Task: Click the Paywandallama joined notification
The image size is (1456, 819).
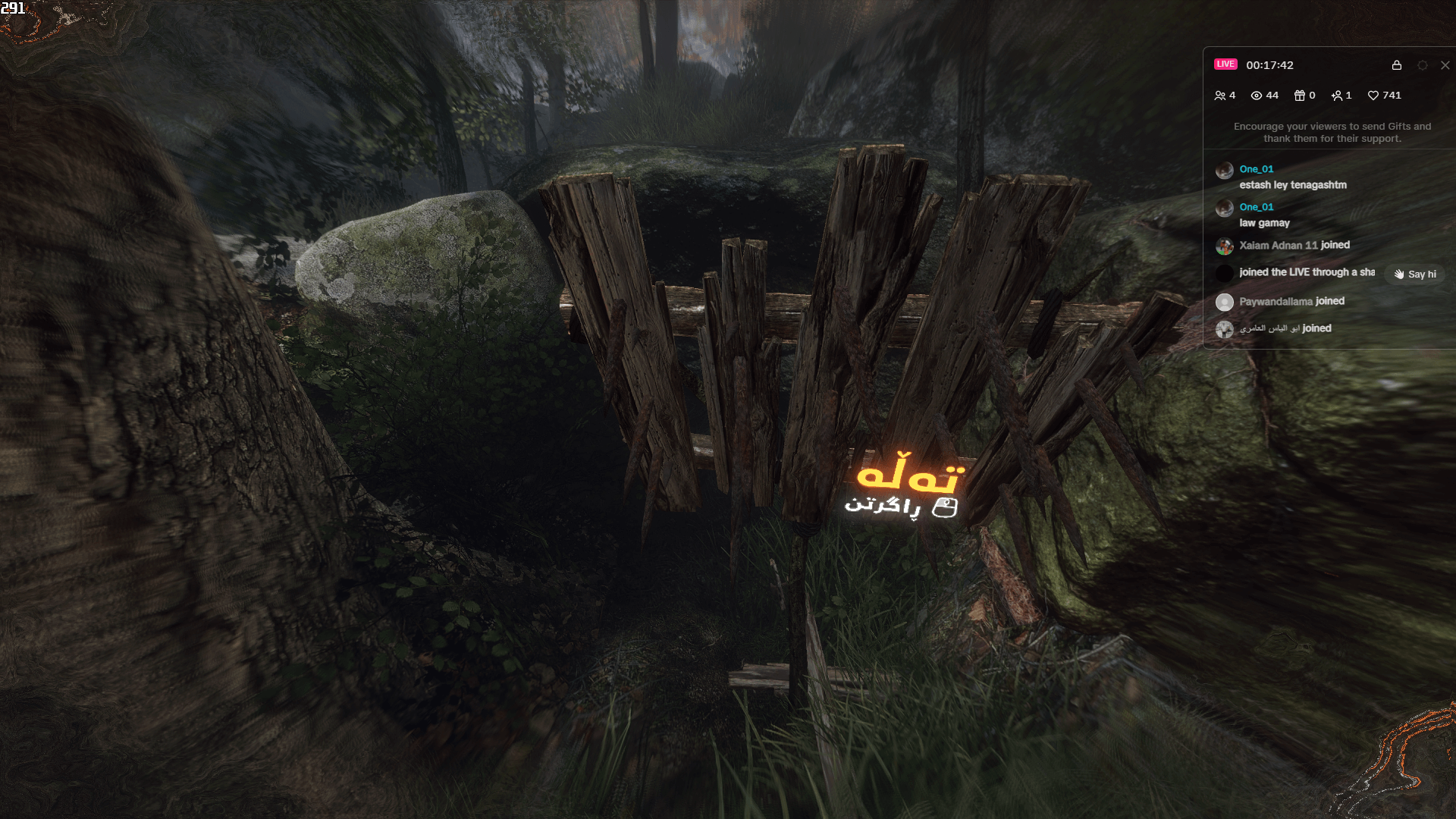Action: [1291, 301]
